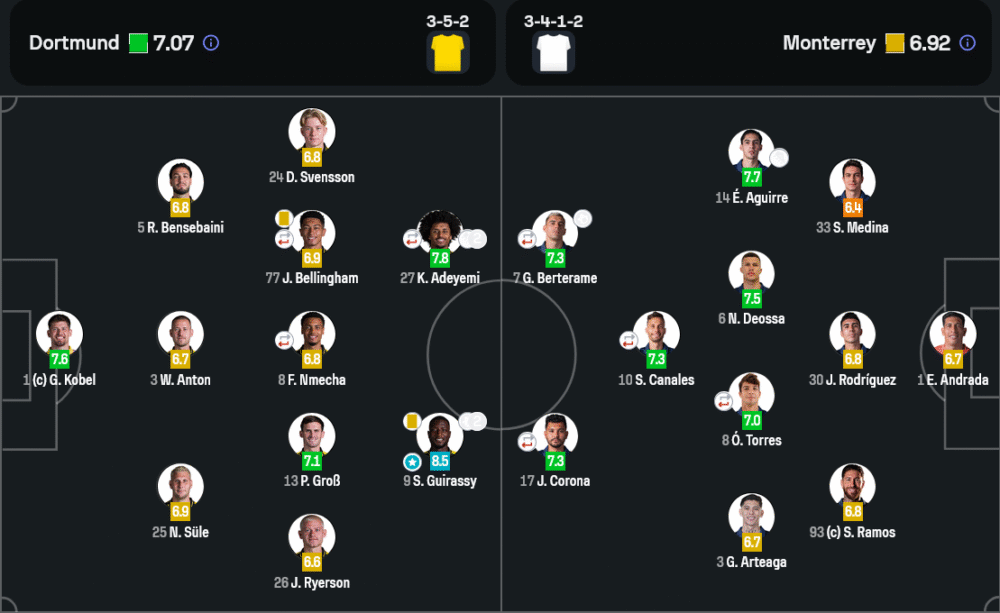Choose D. Svensson on the pitch
Viewport: 1000px width, 613px height.
click(x=312, y=132)
